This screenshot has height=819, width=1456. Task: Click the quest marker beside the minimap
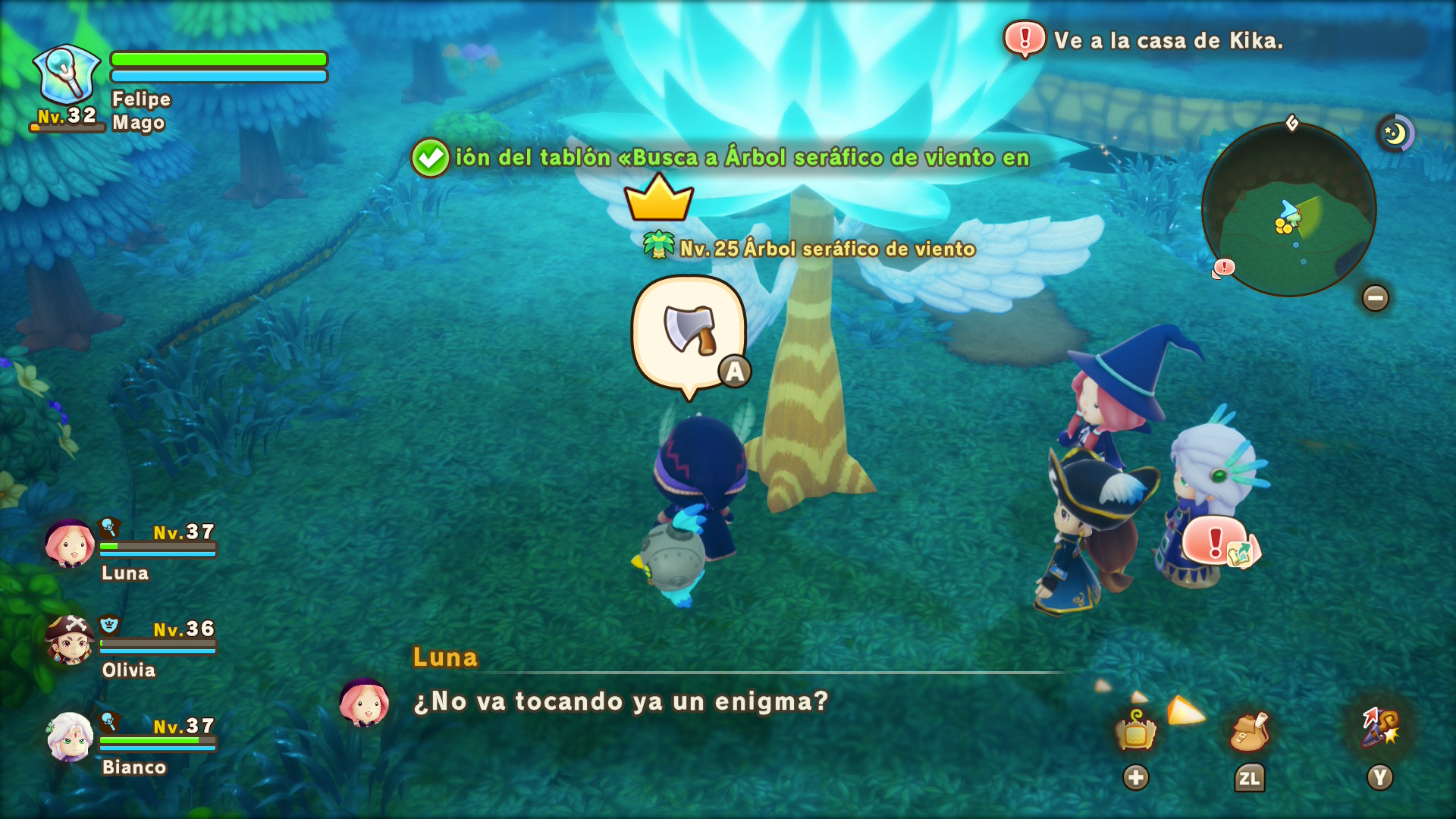1223,268
